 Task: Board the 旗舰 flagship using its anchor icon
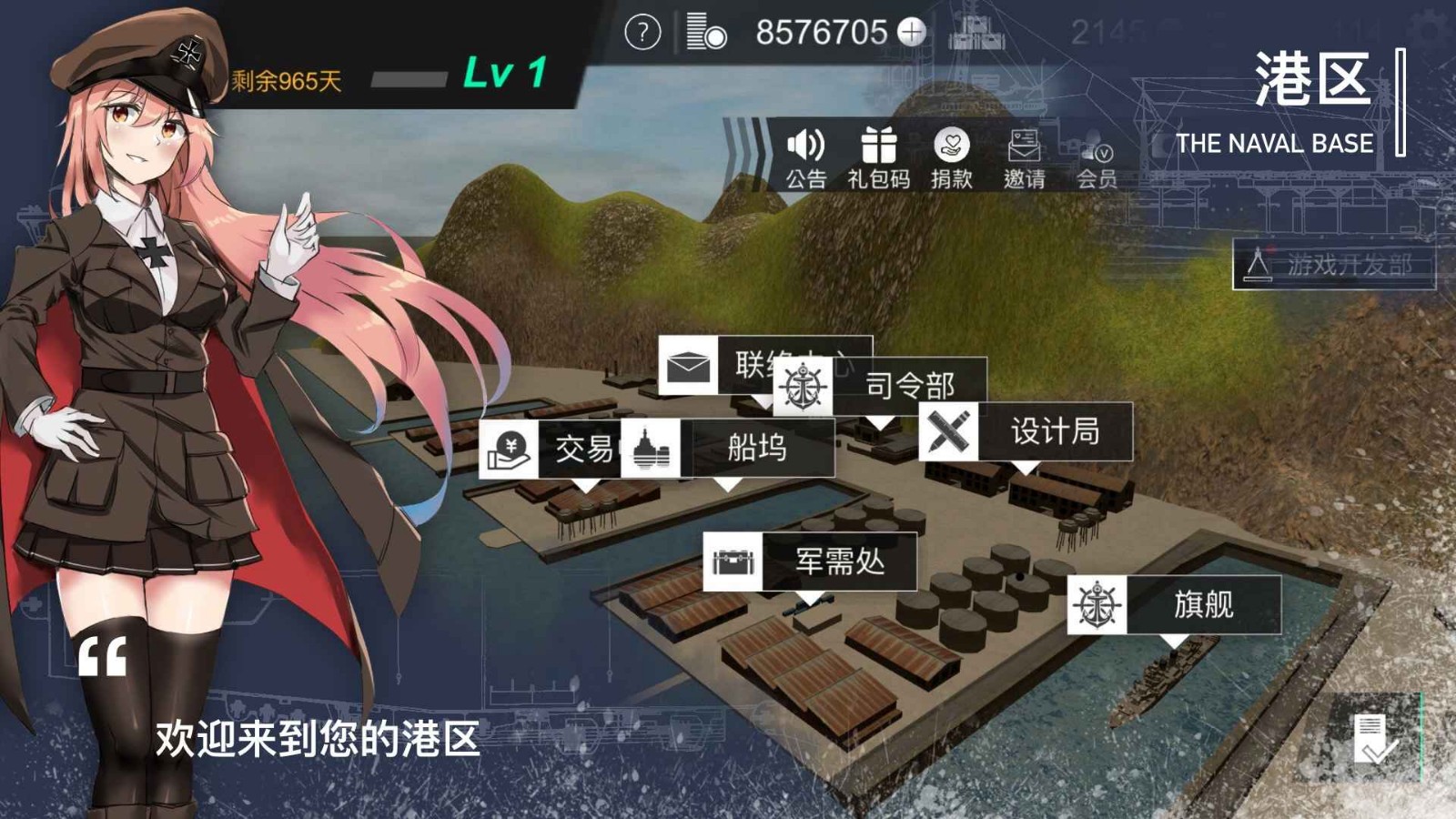[x=1097, y=604]
